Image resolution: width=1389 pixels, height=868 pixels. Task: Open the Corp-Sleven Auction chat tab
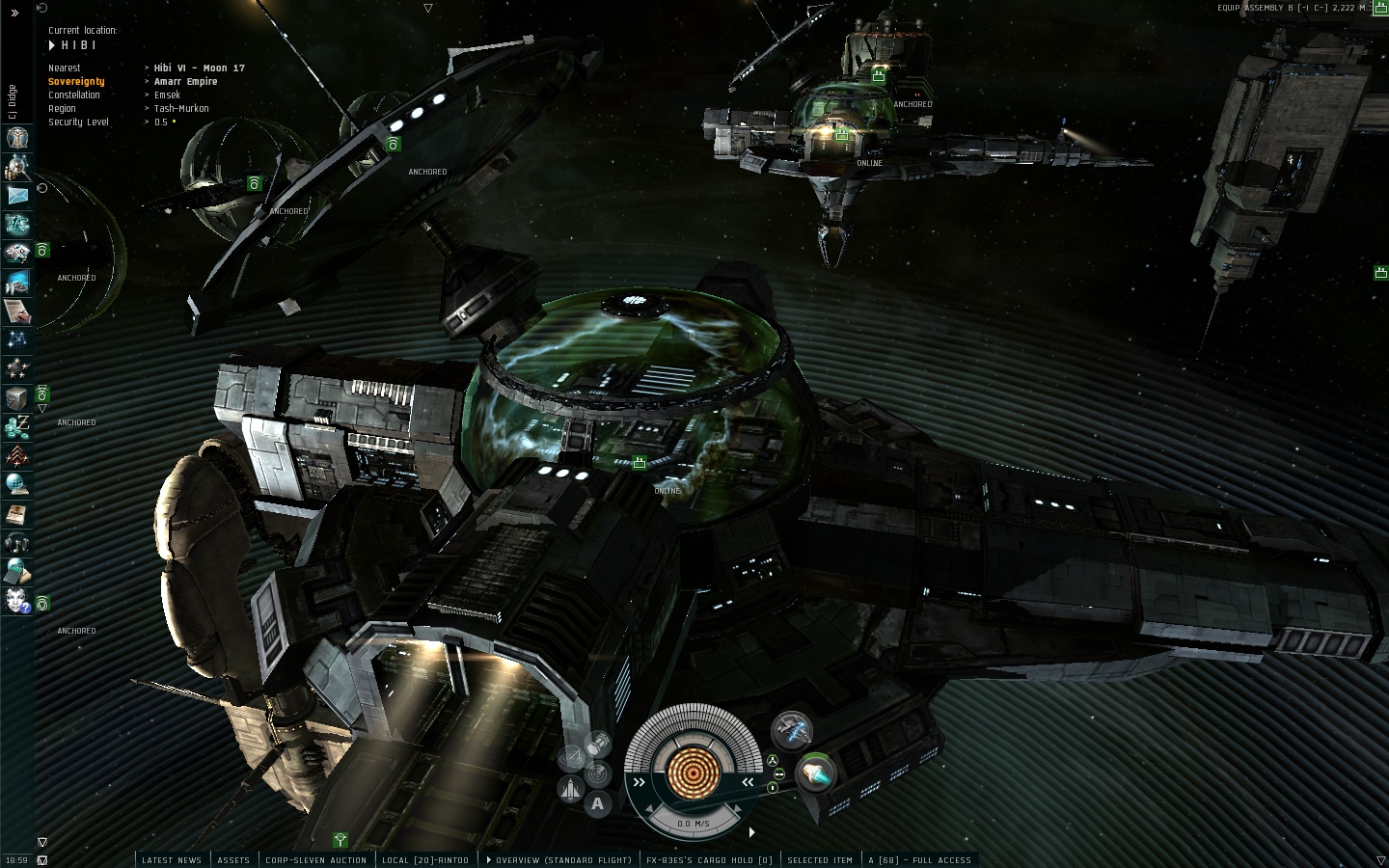click(315, 860)
